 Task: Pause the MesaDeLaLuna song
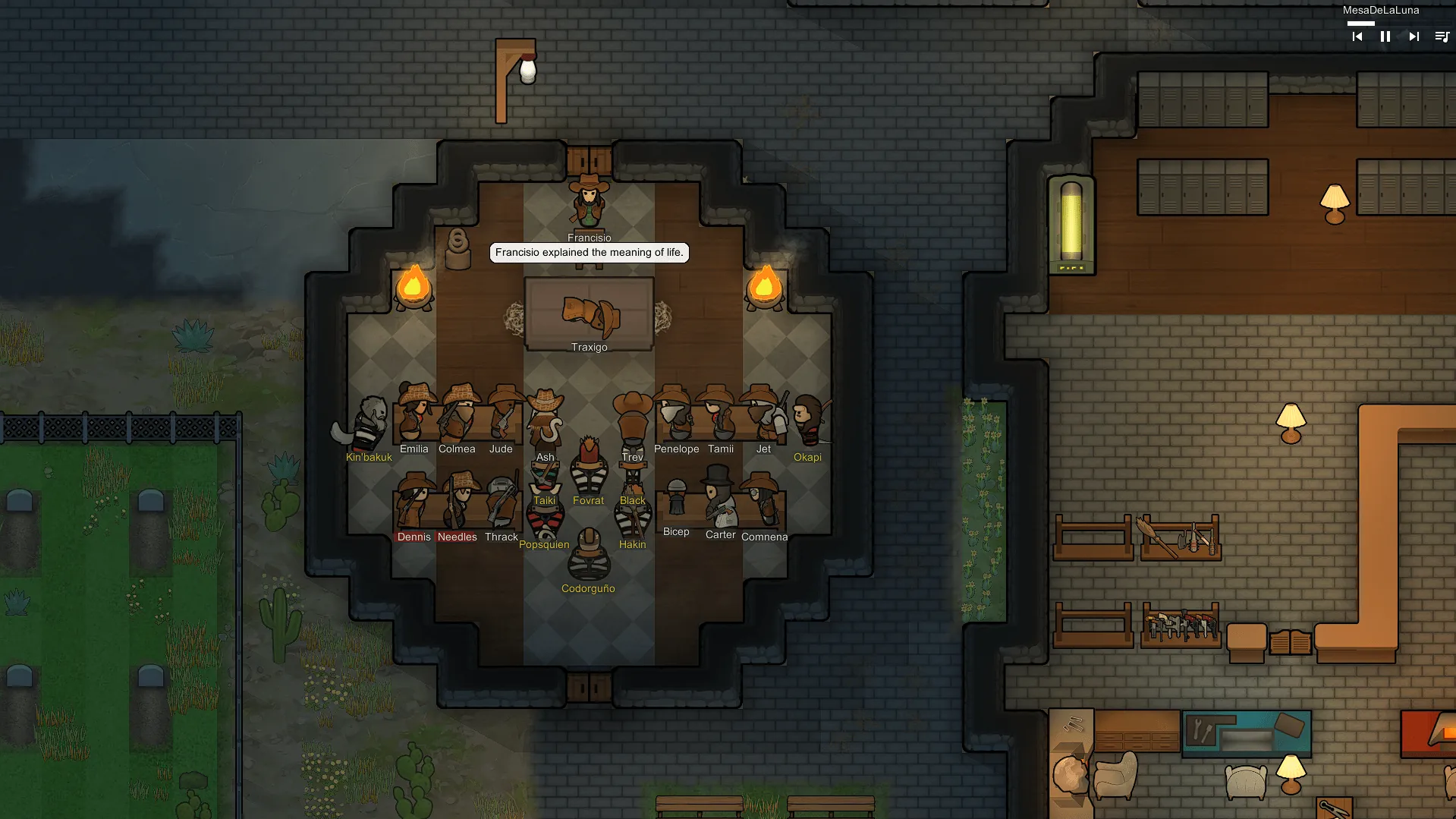click(1385, 36)
